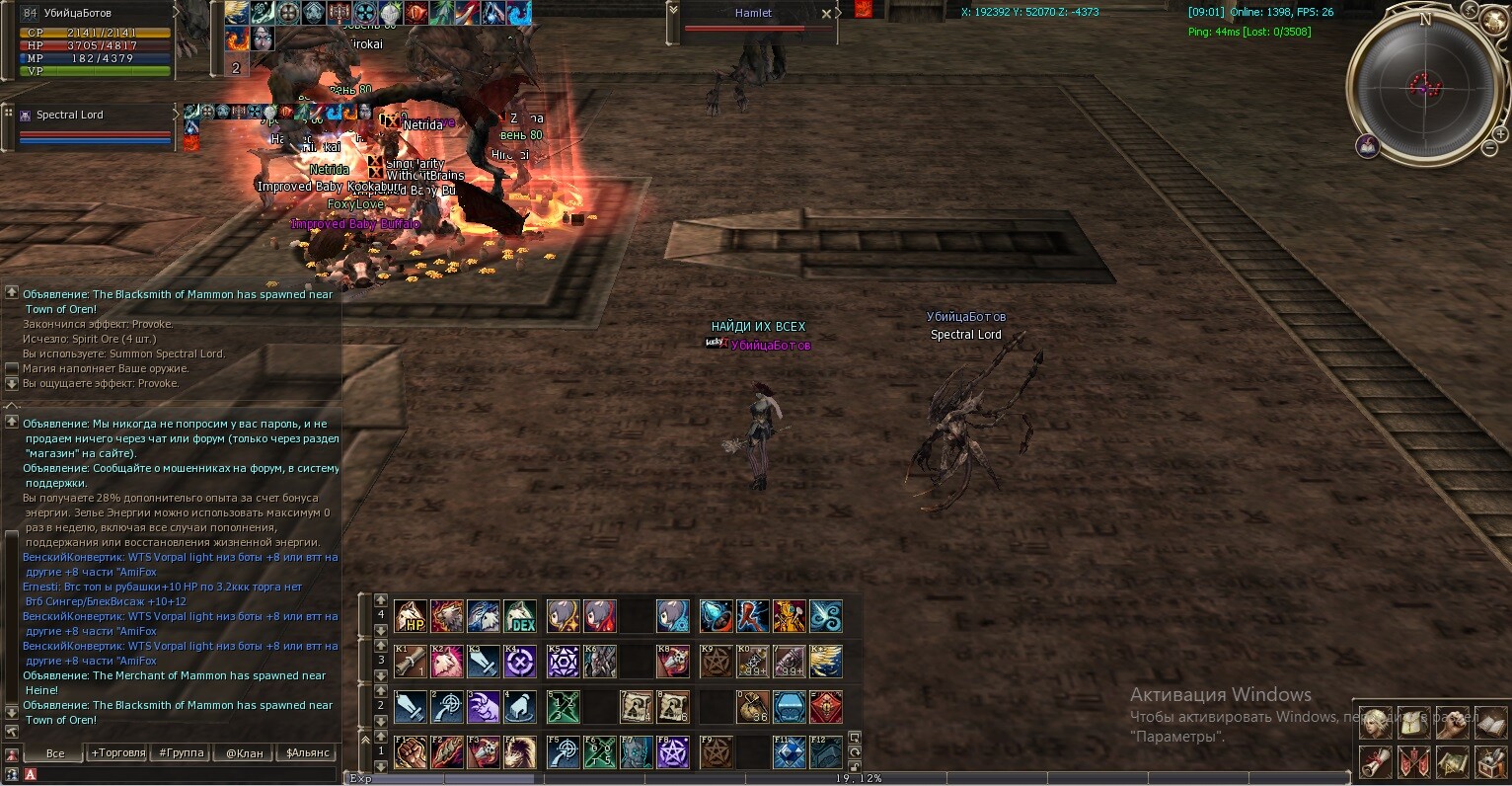Use the wolf DEX buff skill
The image size is (1512, 786).
point(521,616)
